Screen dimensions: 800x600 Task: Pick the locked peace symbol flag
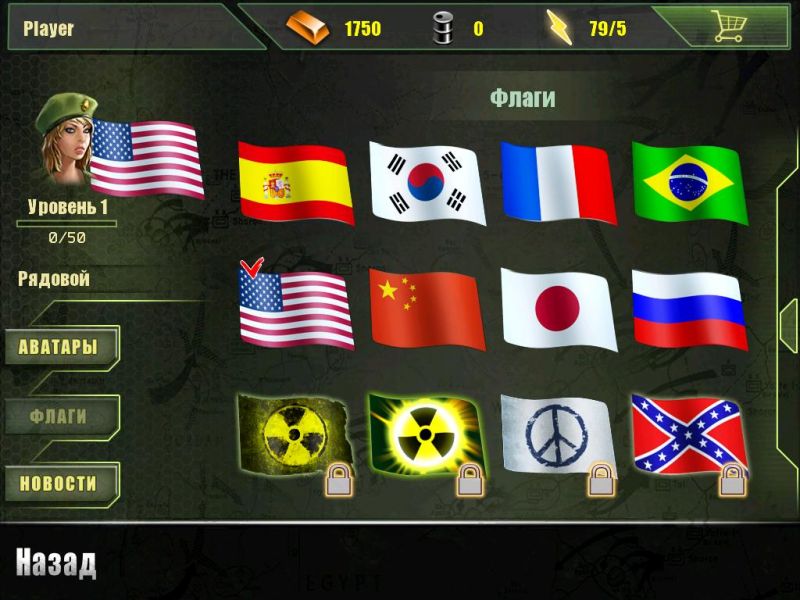[558, 435]
